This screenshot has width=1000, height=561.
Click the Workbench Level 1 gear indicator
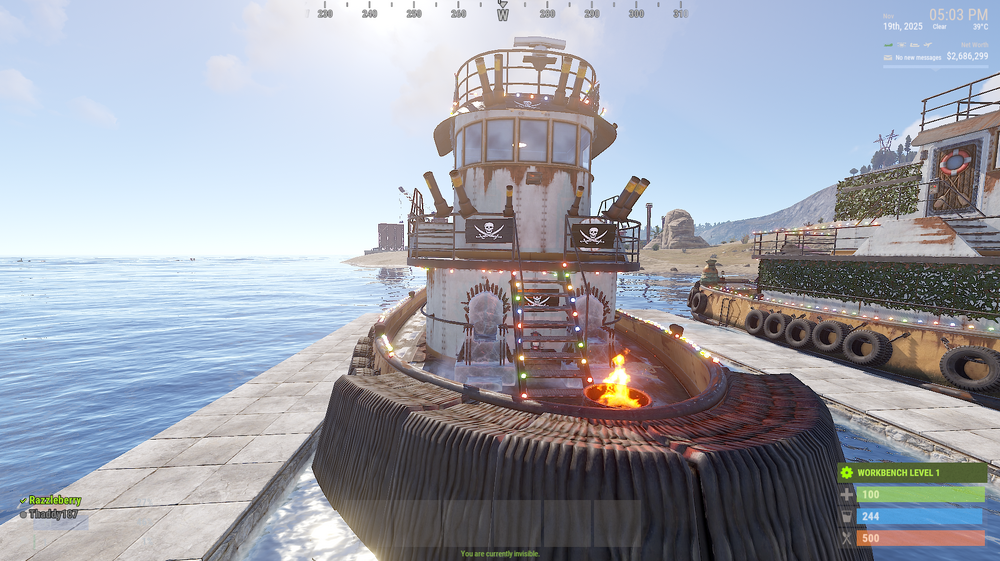click(x=847, y=473)
